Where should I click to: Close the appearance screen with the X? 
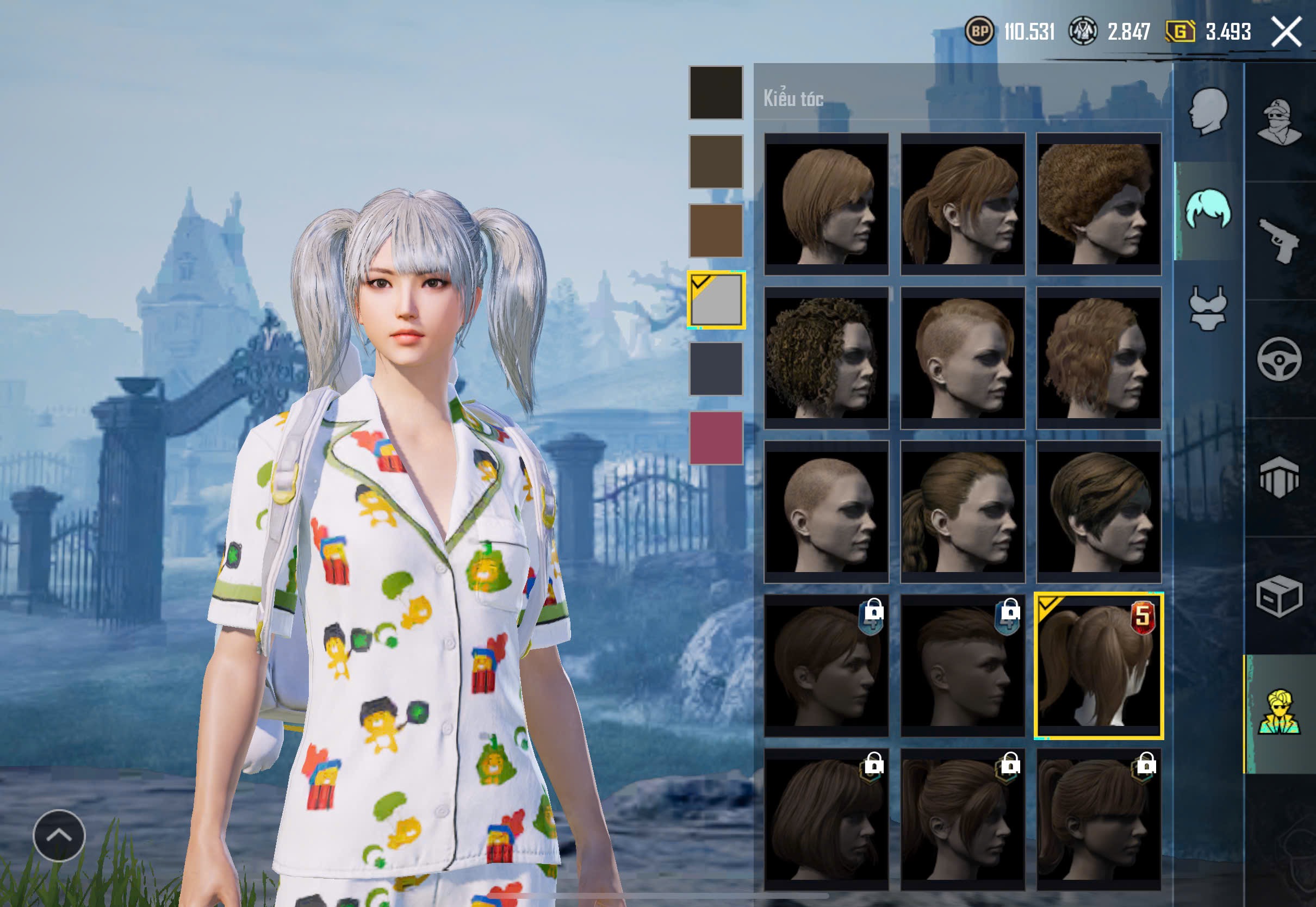point(1286,32)
